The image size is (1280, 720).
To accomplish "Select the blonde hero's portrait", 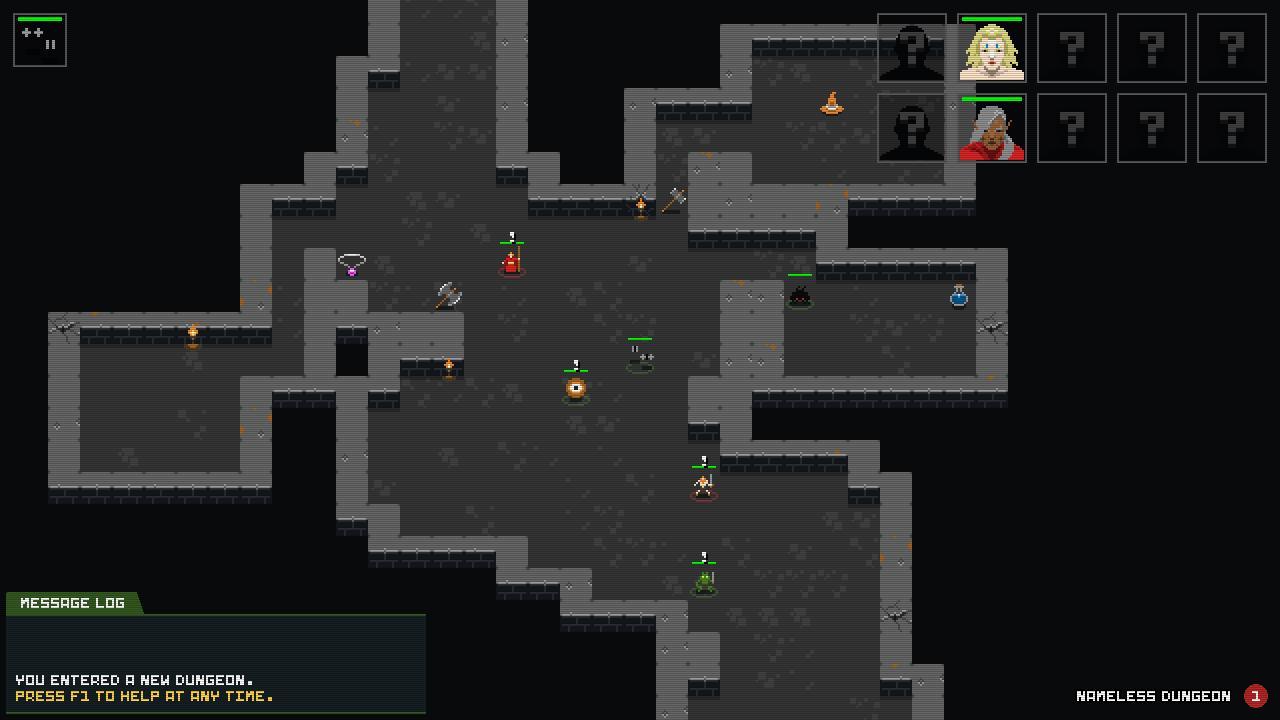I will tap(991, 48).
